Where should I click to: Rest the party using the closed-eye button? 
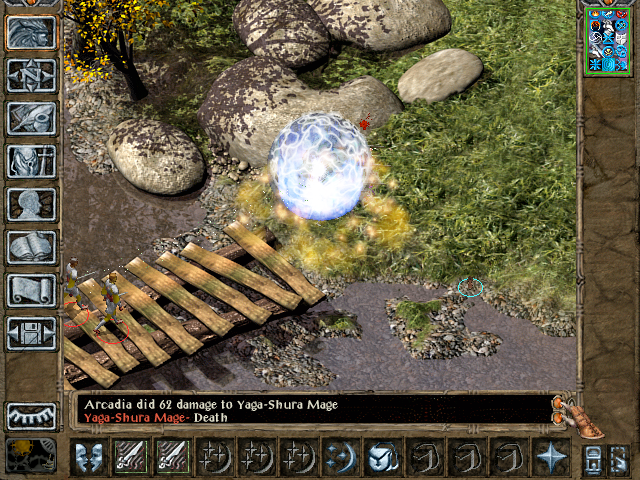coord(31,415)
